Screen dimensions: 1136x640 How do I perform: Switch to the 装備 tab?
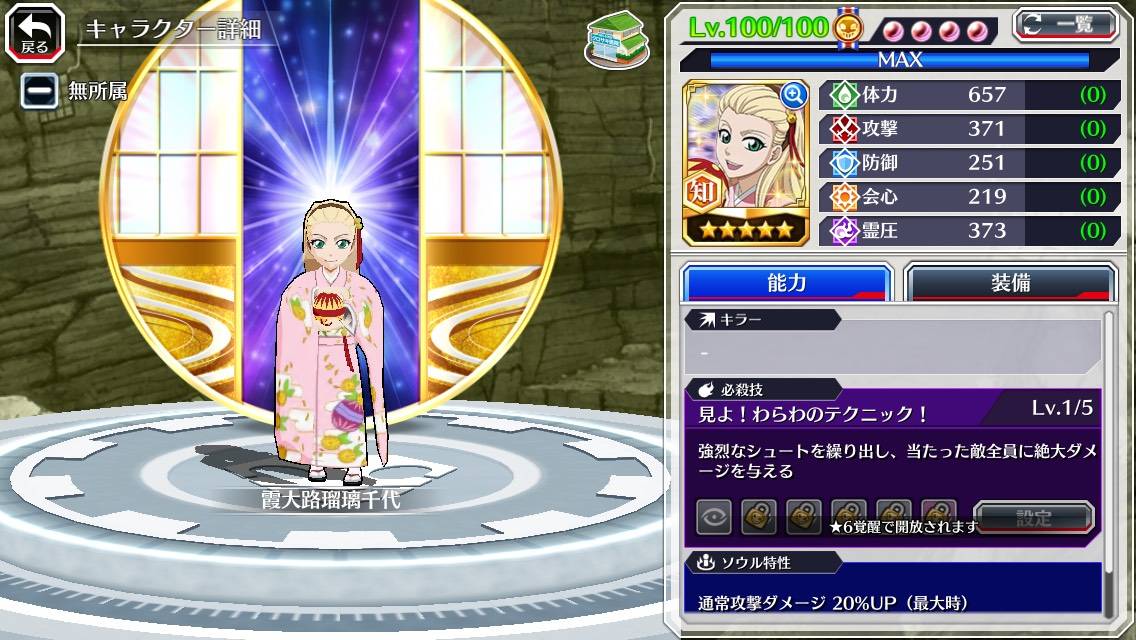pos(1010,283)
